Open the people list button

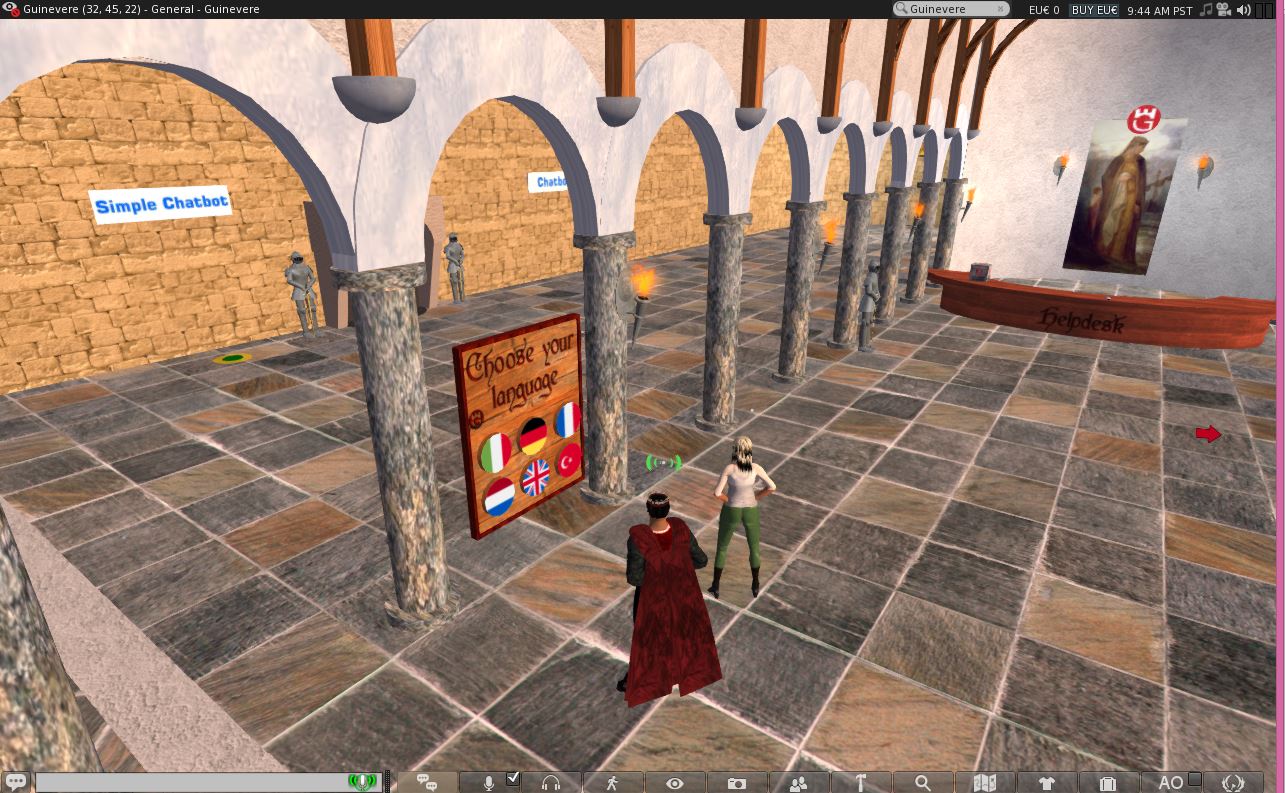point(799,782)
